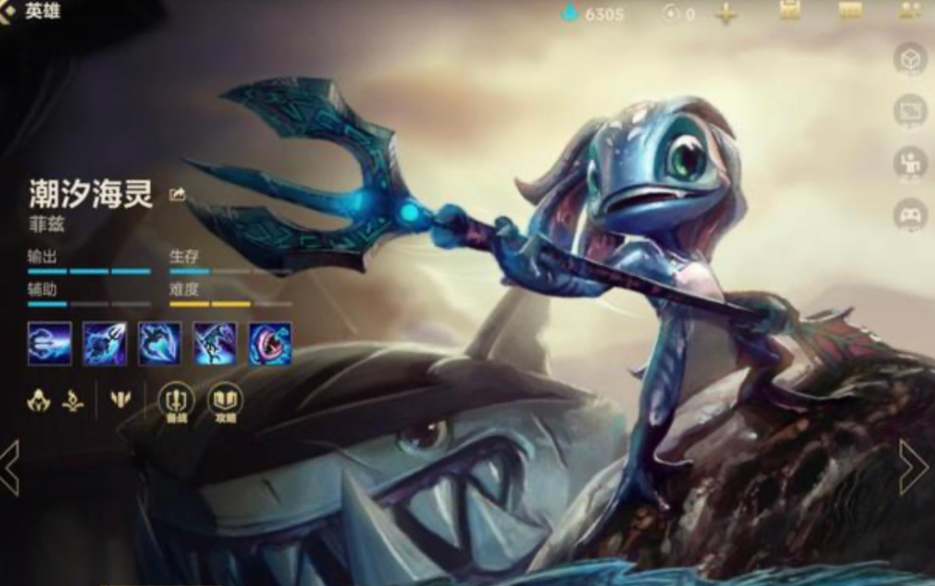Open the friends icon in top bar

pos(911,11)
